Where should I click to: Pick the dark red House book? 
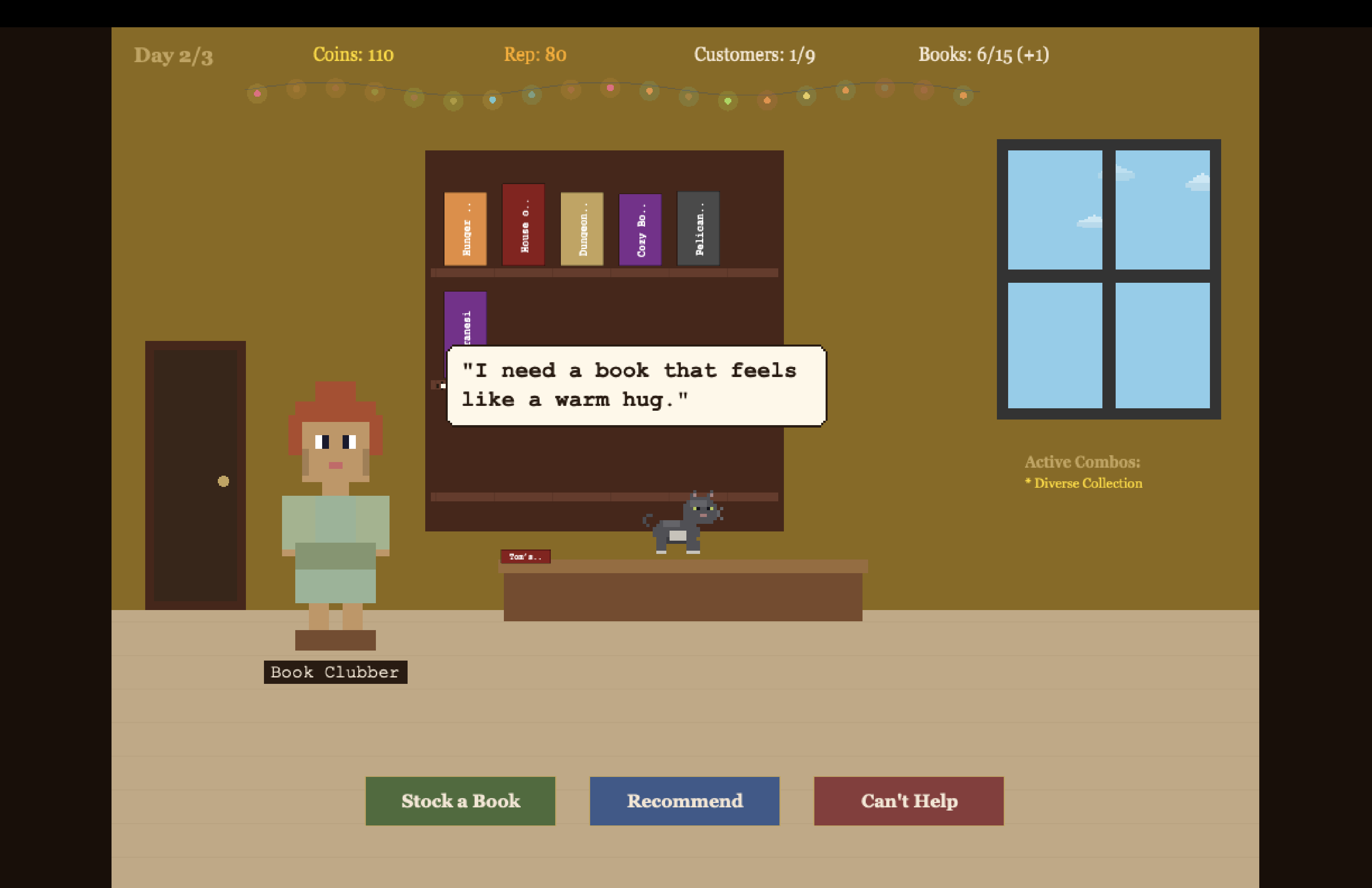click(x=524, y=225)
